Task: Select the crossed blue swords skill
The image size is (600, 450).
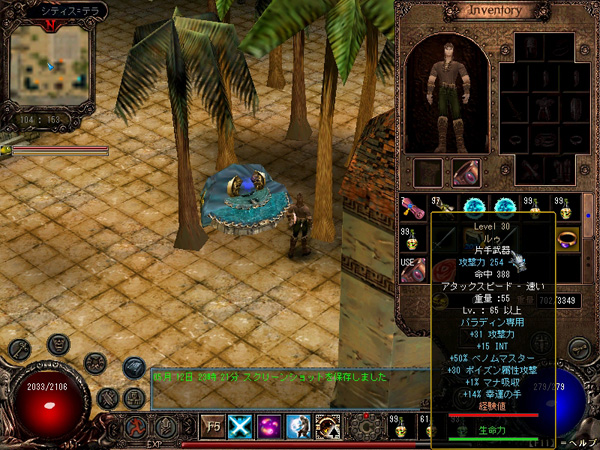Action: (x=241, y=425)
